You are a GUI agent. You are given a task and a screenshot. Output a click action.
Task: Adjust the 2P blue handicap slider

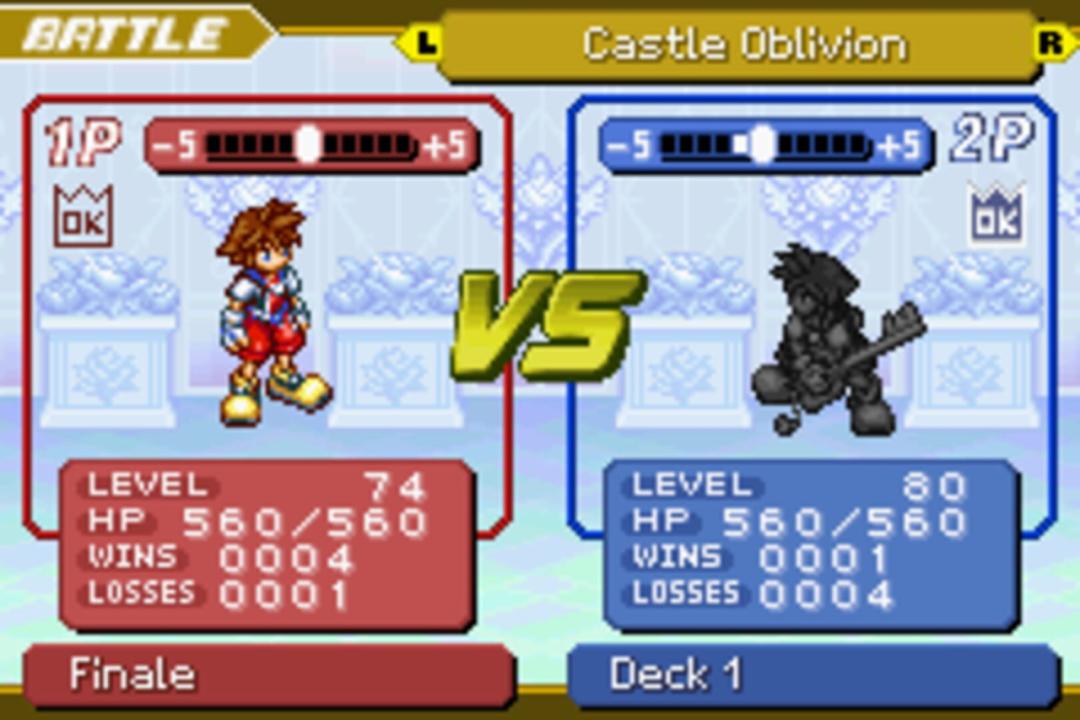pyautogui.click(x=765, y=146)
